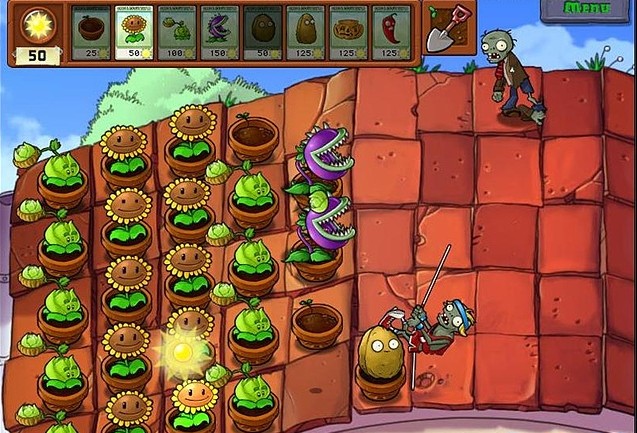Select the Tall-nut seed packet
Image resolution: width=637 pixels, height=433 pixels.
tap(308, 33)
